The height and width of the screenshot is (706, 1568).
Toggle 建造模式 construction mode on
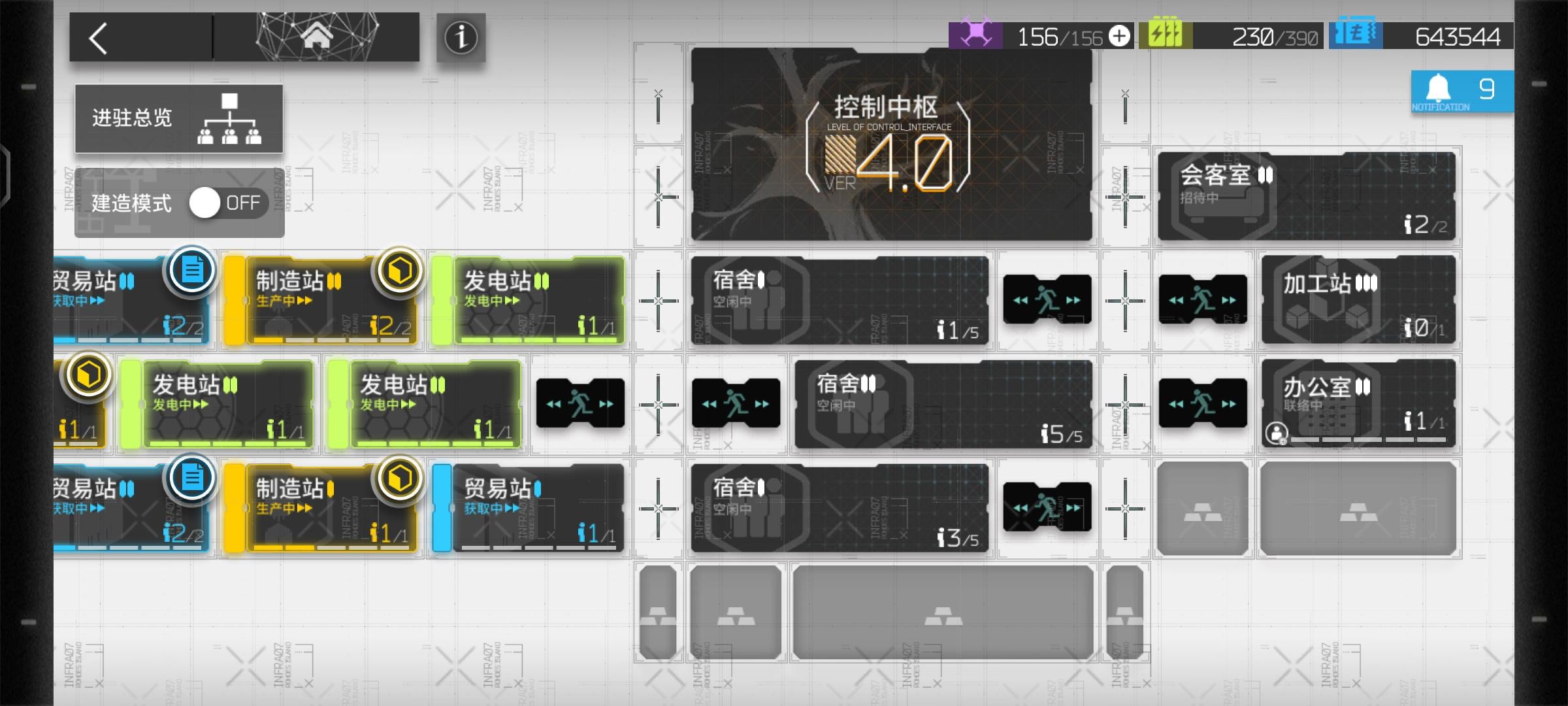(206, 203)
